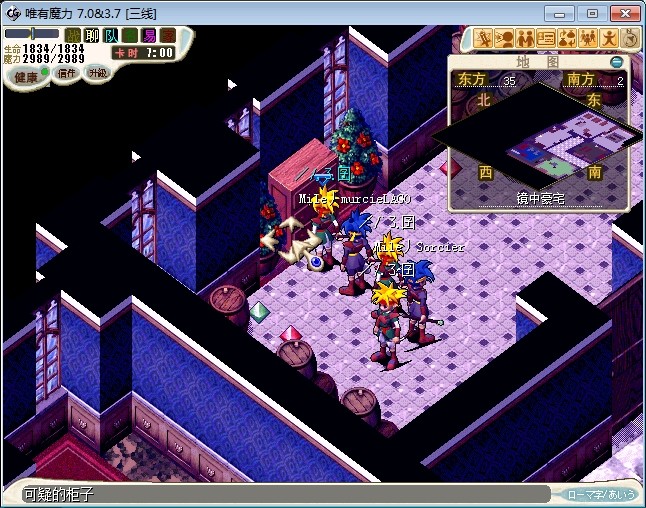Image resolution: width=646 pixels, height=508 pixels.
Task: Open the name card exchange icon
Action: click(x=546, y=39)
